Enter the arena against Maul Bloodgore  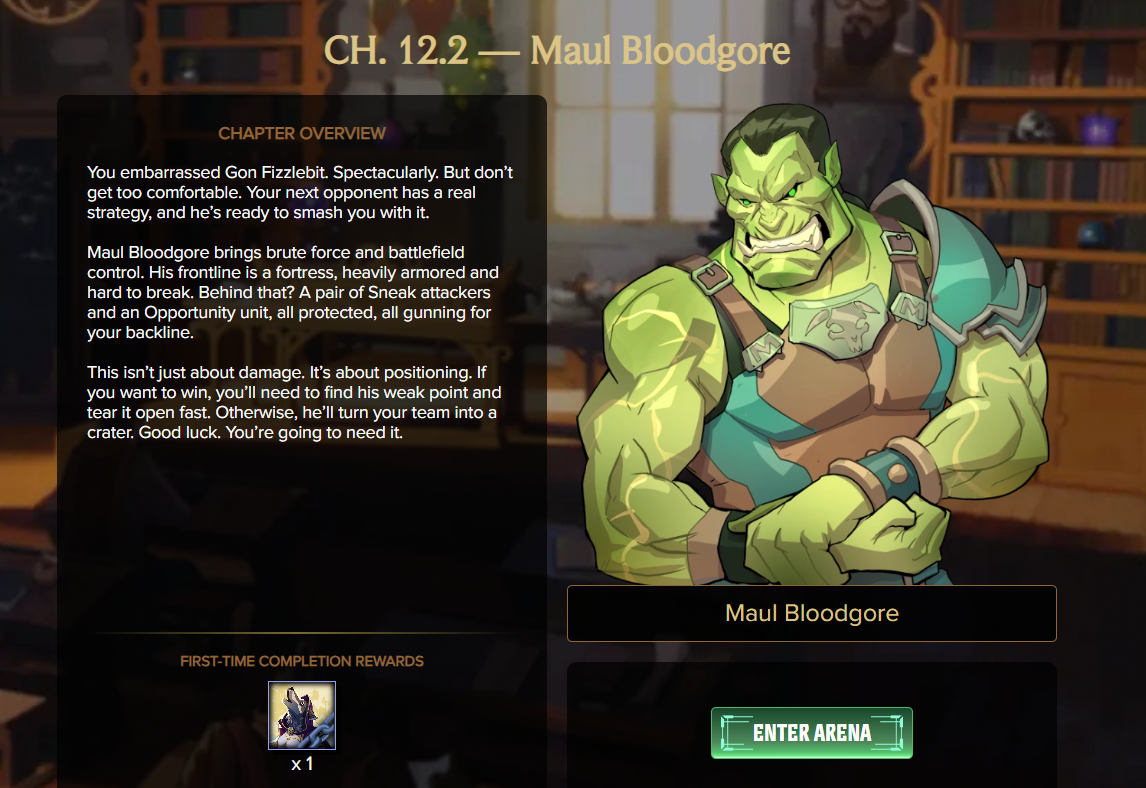pos(812,733)
